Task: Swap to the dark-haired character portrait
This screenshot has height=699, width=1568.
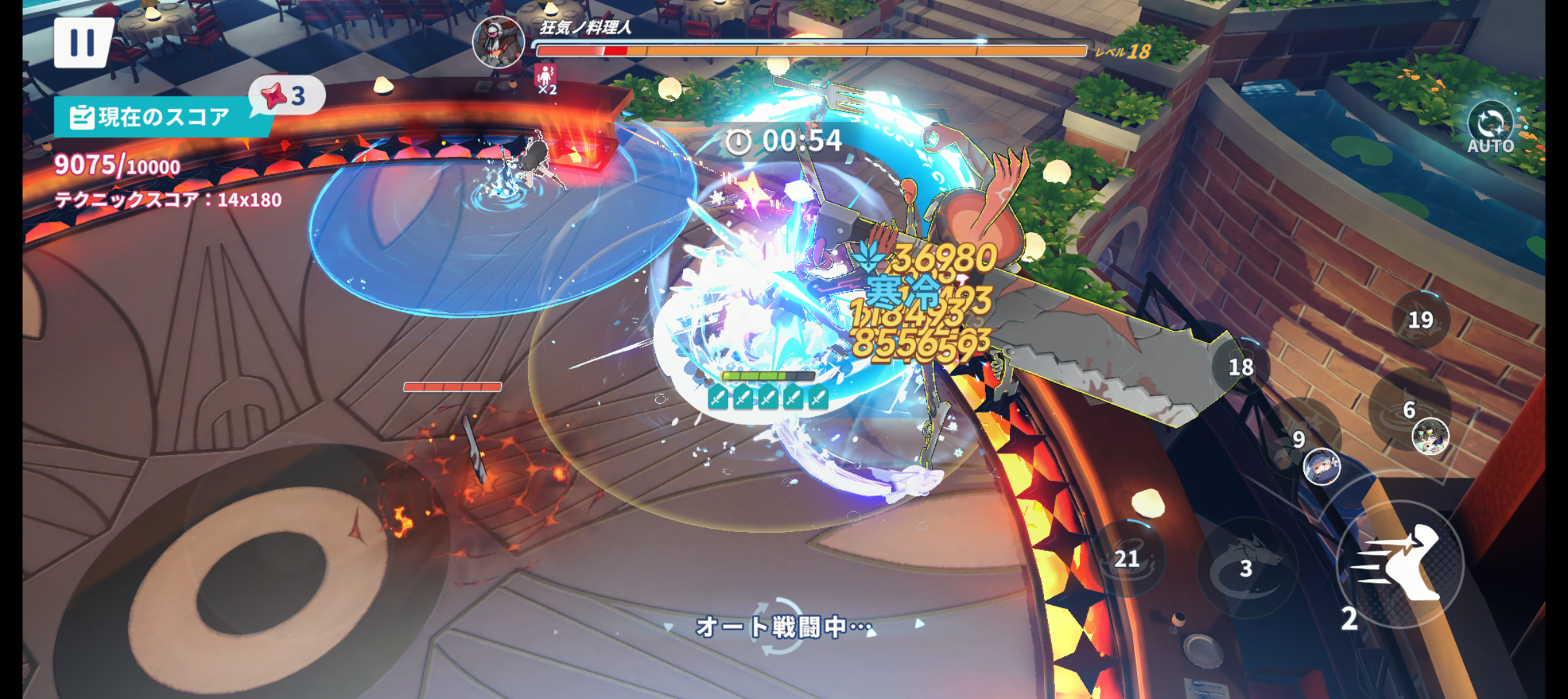Action: coord(1430,436)
